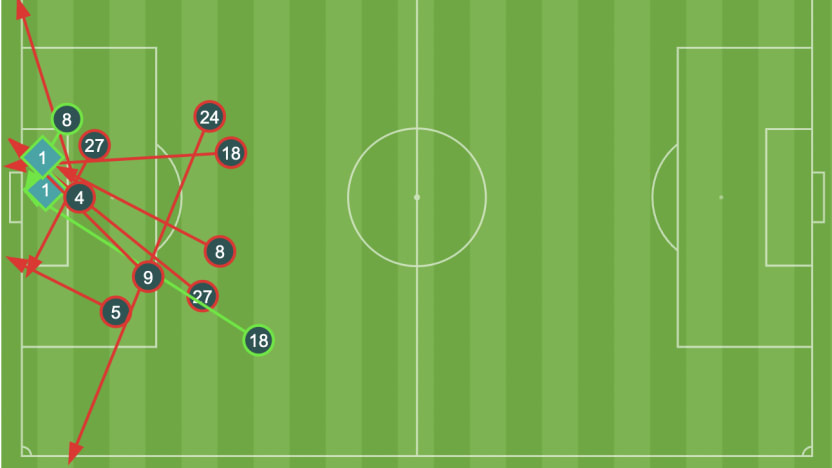The image size is (832, 468).
Task: Click the number 9 player marker
Action: click(x=147, y=277)
